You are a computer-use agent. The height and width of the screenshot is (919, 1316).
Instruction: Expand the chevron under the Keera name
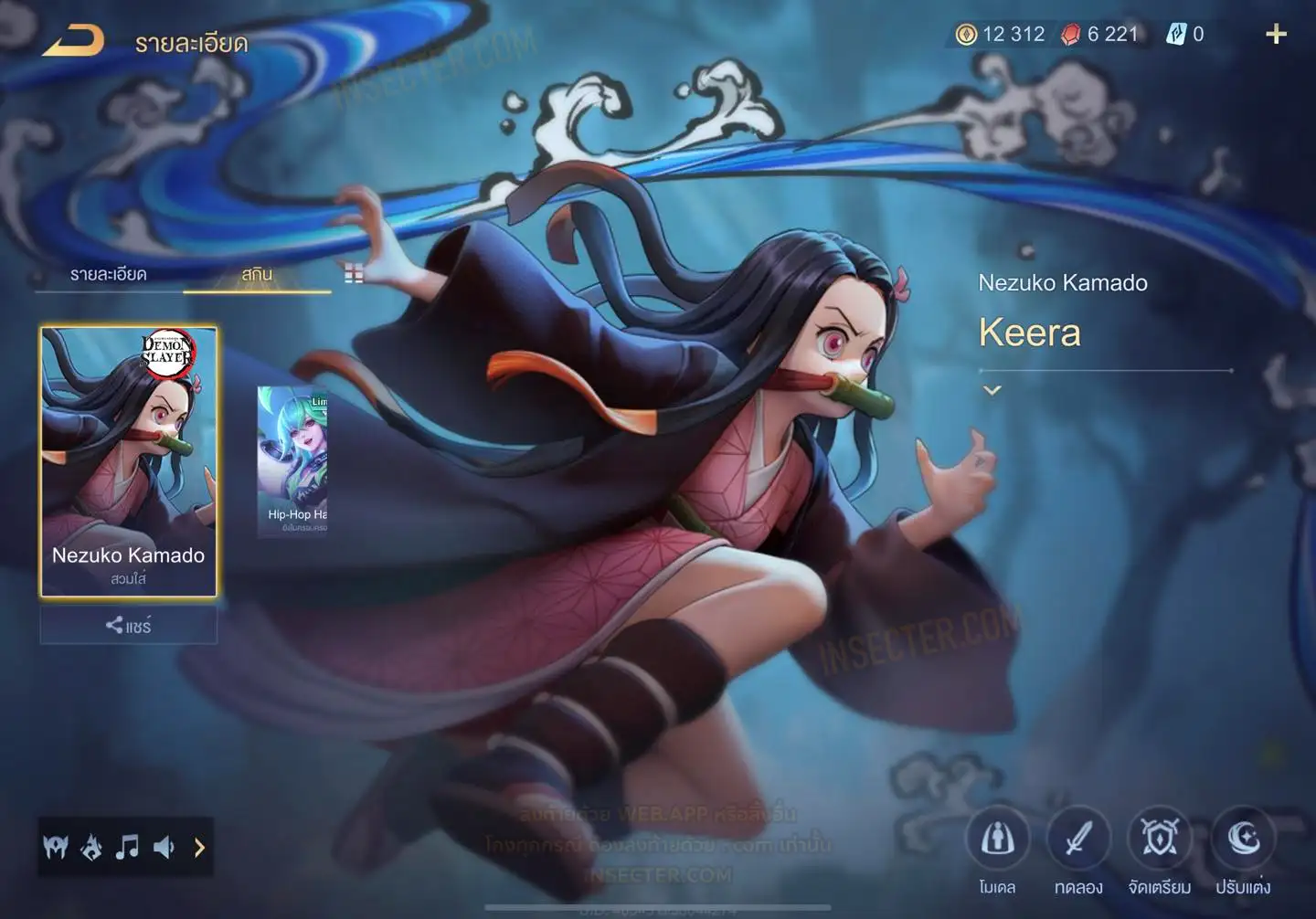[992, 390]
